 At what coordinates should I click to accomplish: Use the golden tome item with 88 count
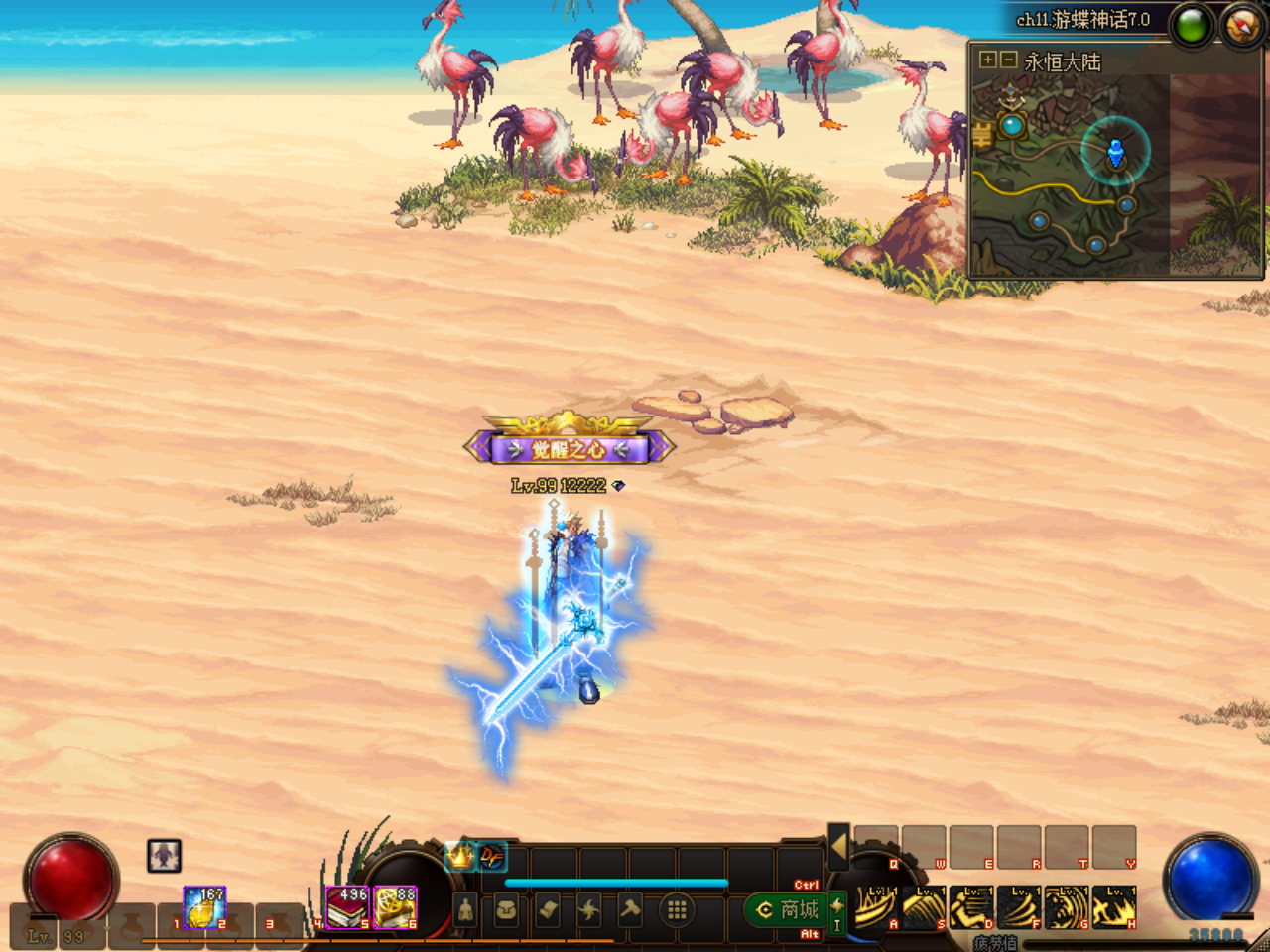395,907
